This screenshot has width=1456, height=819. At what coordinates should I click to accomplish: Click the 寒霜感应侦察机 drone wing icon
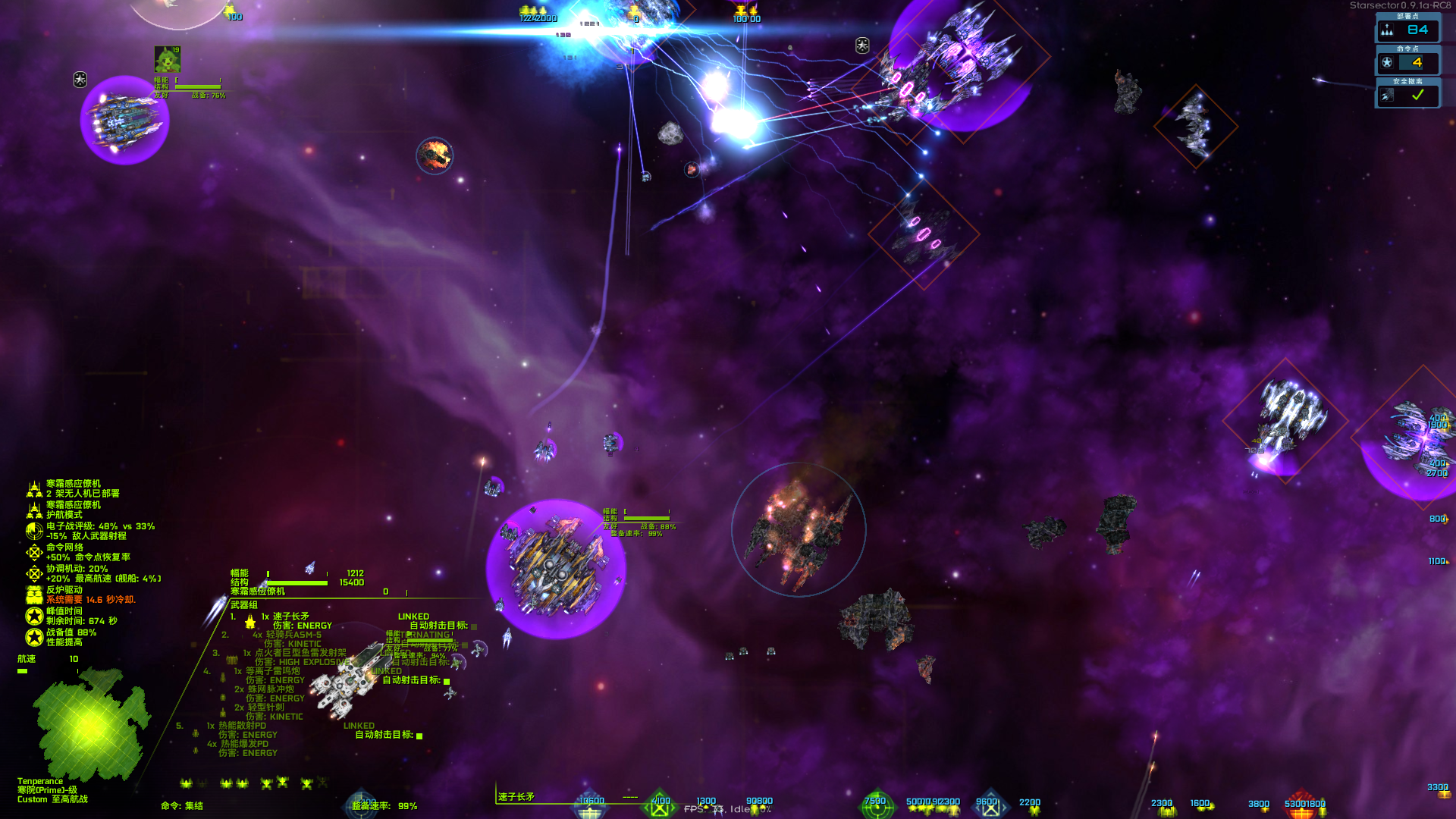[x=33, y=488]
